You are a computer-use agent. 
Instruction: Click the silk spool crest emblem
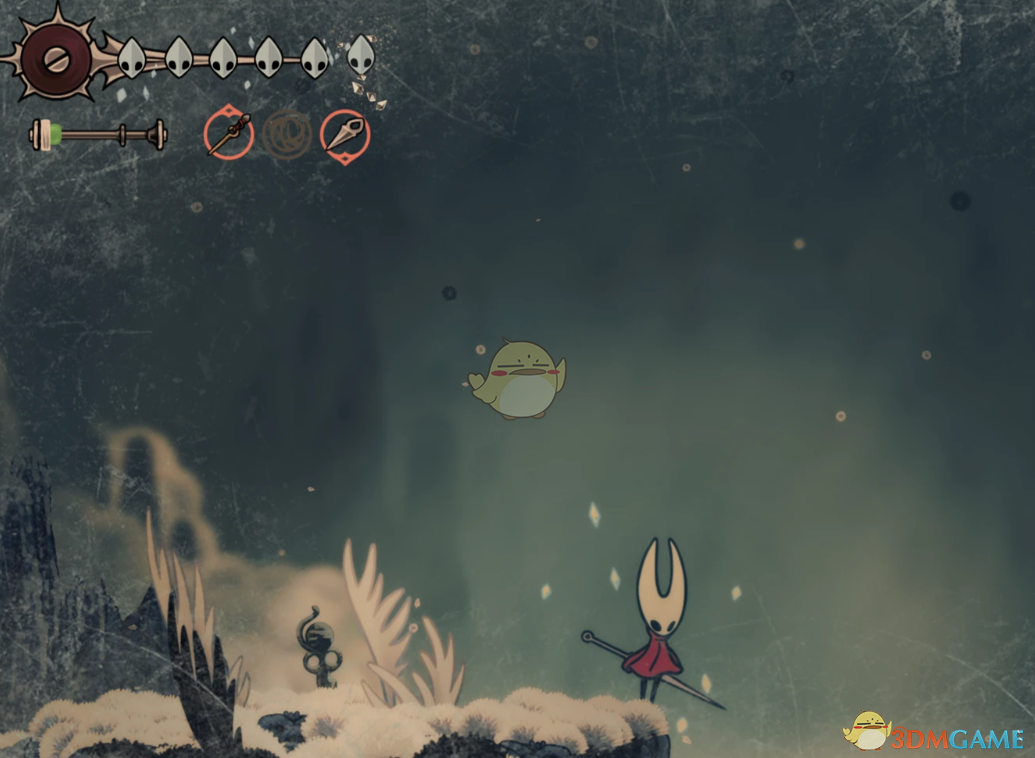[x=56, y=57]
